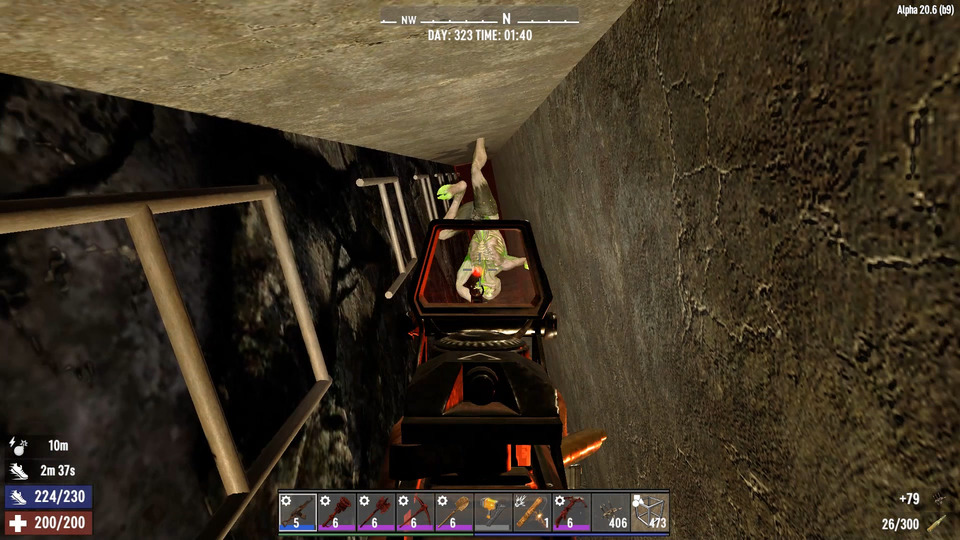The height and width of the screenshot is (540, 960).
Task: Select the item stack showing 406
Action: pyautogui.click(x=610, y=511)
